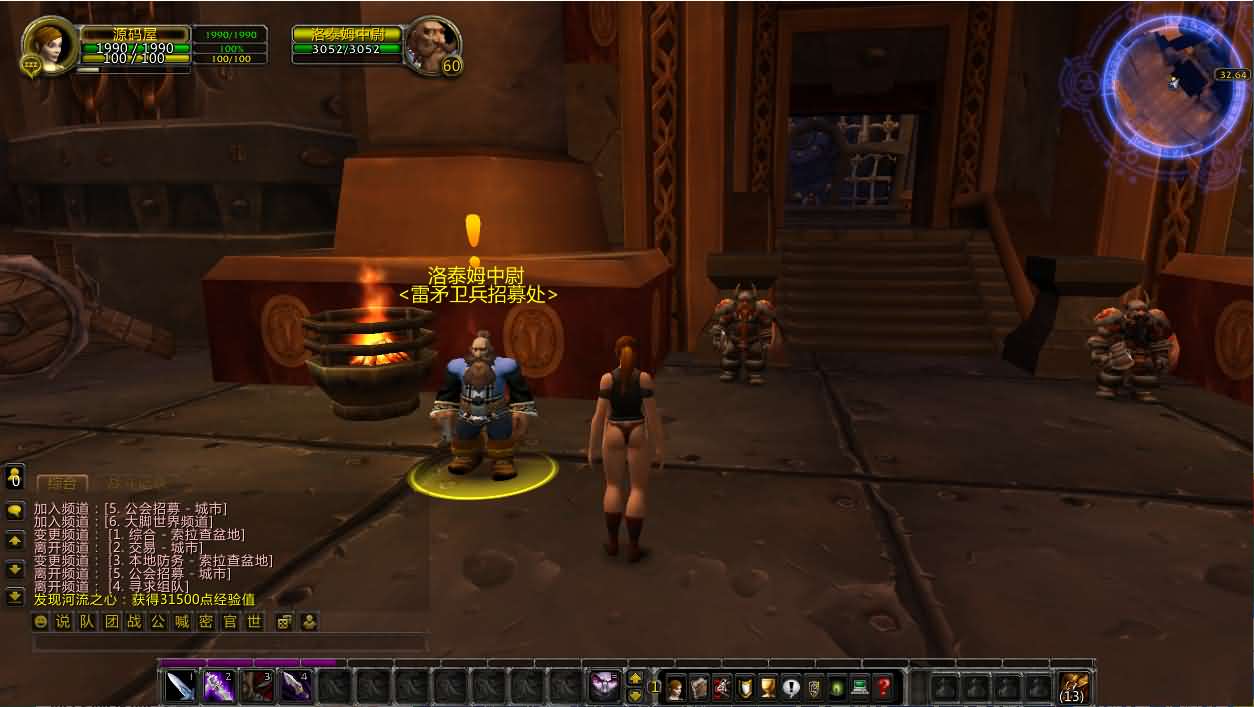
Task: Switch action bar page up arrow
Action: 635,678
